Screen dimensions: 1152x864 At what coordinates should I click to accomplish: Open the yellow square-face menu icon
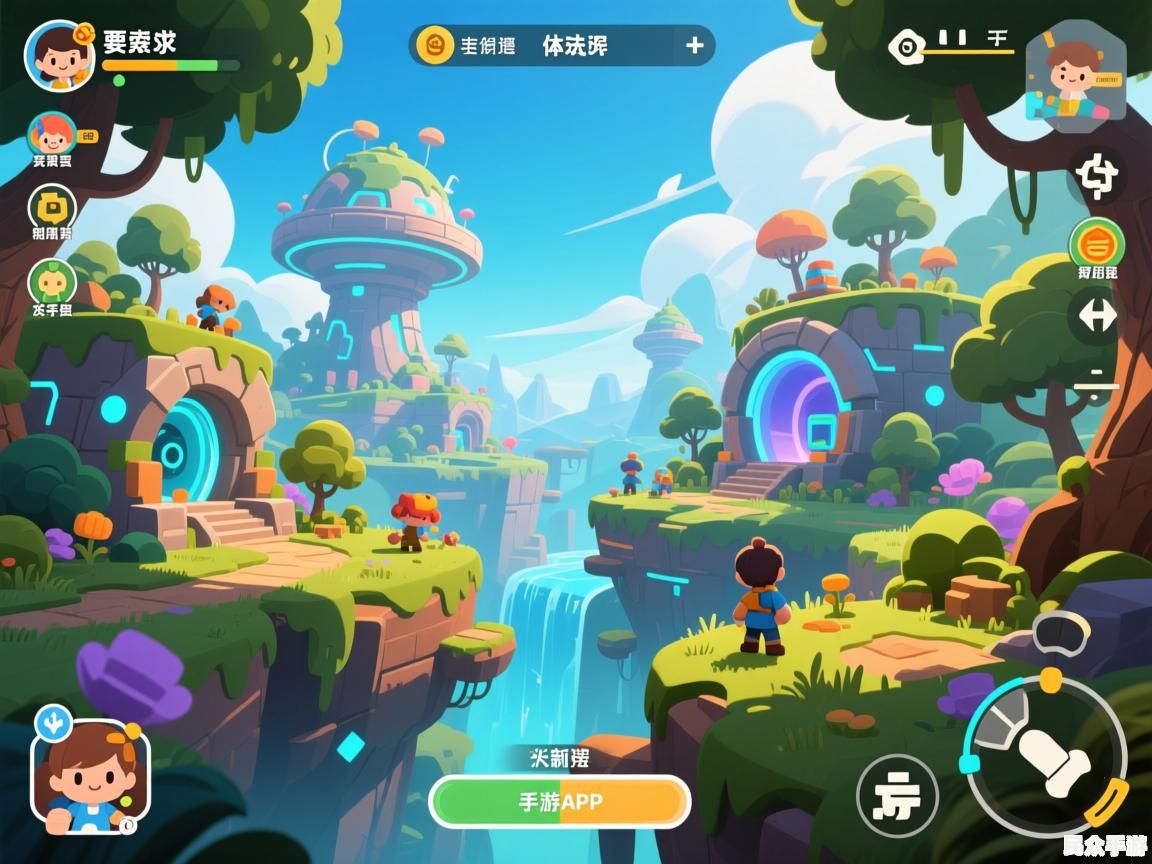[52, 207]
